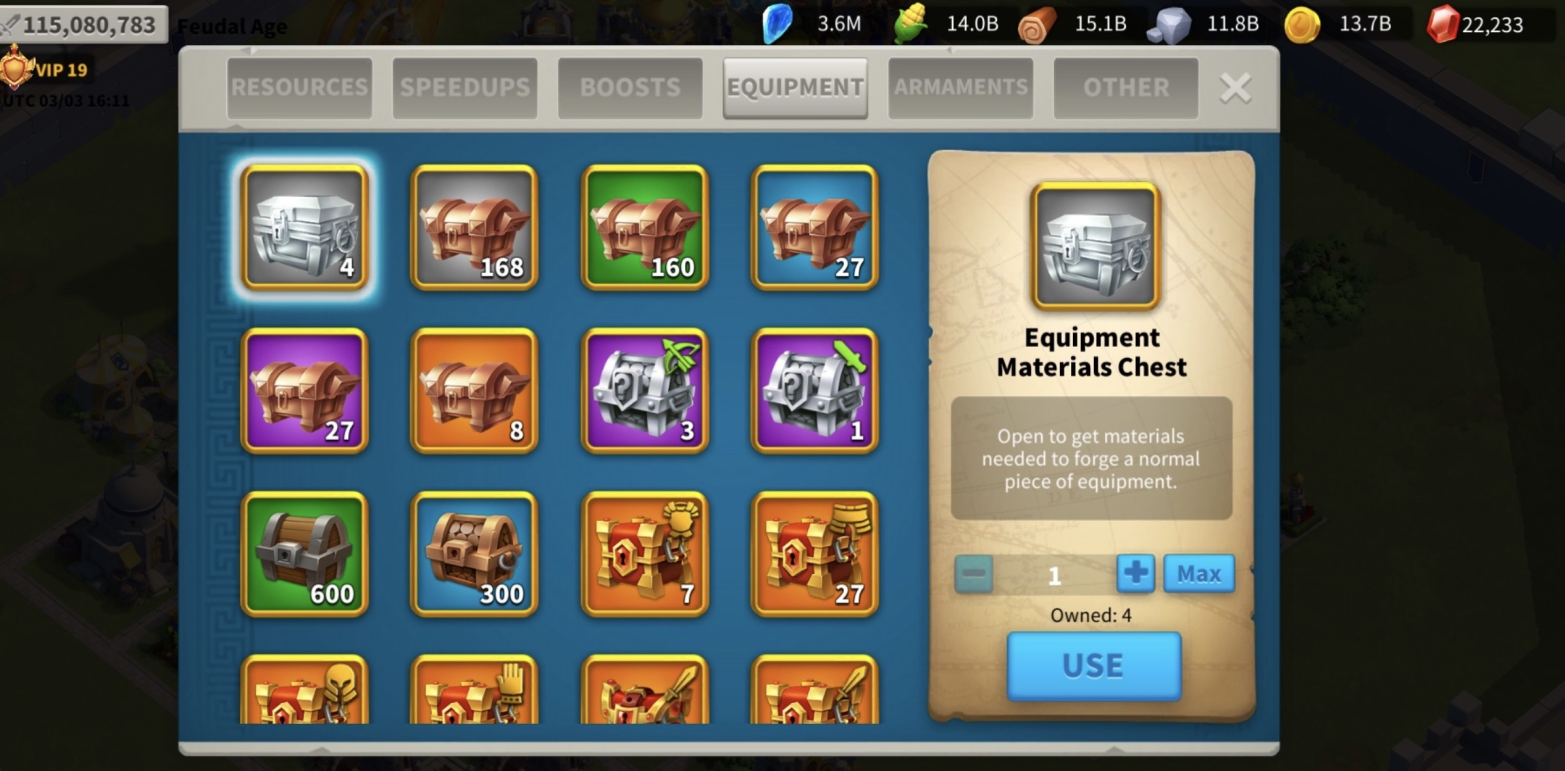This screenshot has height=771, width=1565.
Task: Close the items window
Action: 1236,88
